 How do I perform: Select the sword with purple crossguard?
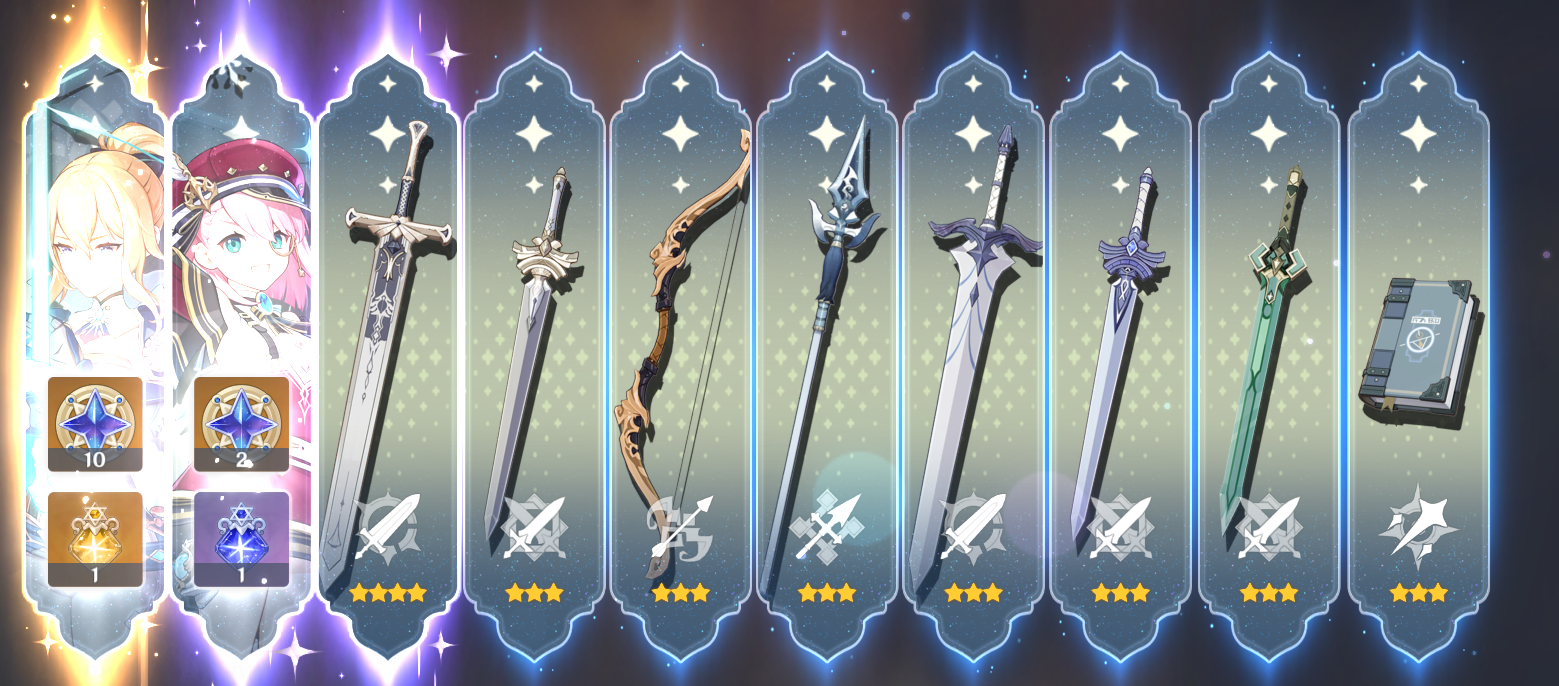point(1120,350)
